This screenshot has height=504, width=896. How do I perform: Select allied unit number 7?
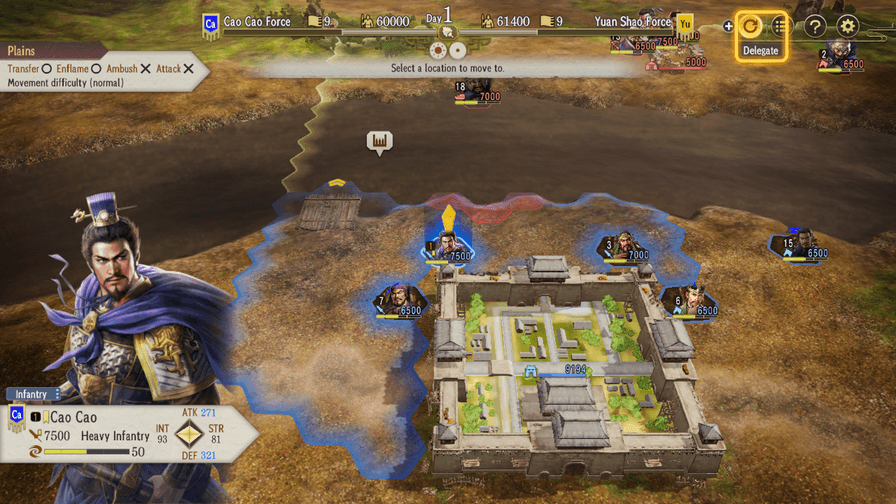click(x=399, y=302)
